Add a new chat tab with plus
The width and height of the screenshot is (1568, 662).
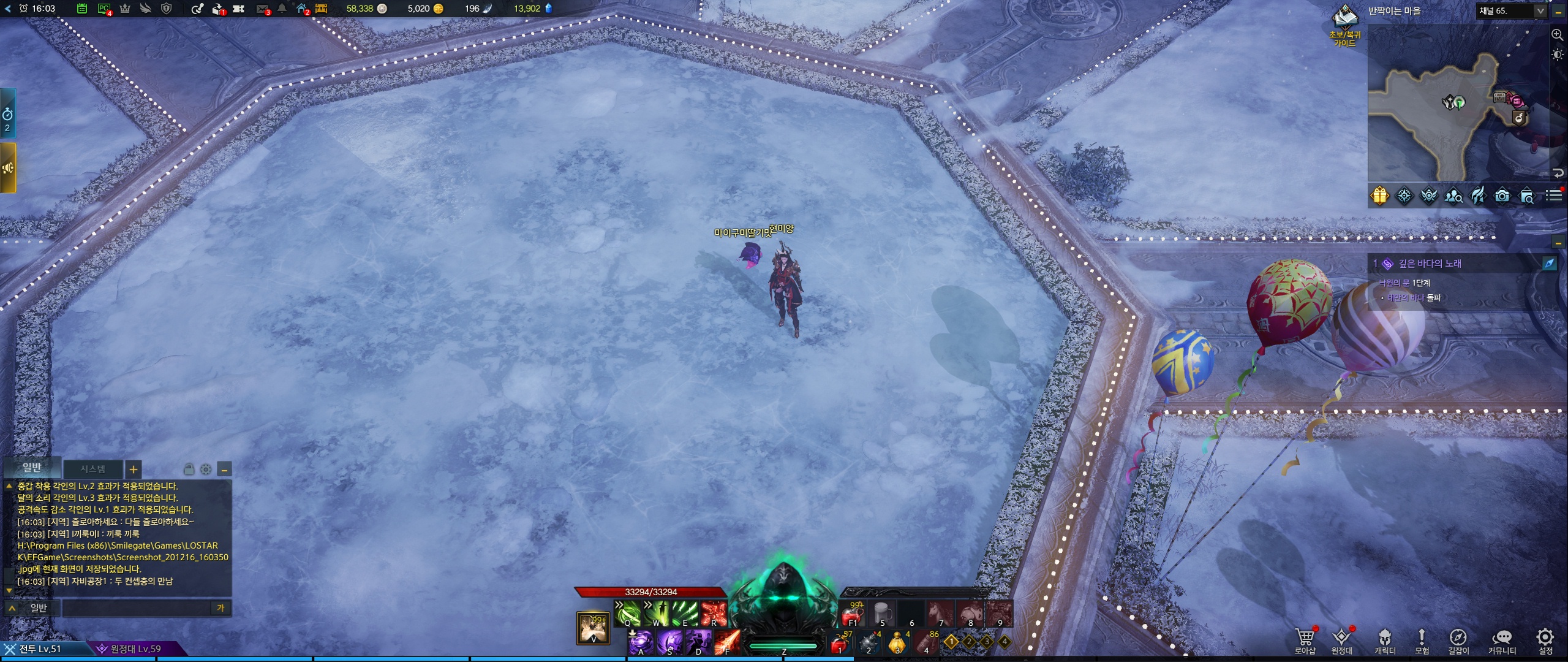(133, 470)
